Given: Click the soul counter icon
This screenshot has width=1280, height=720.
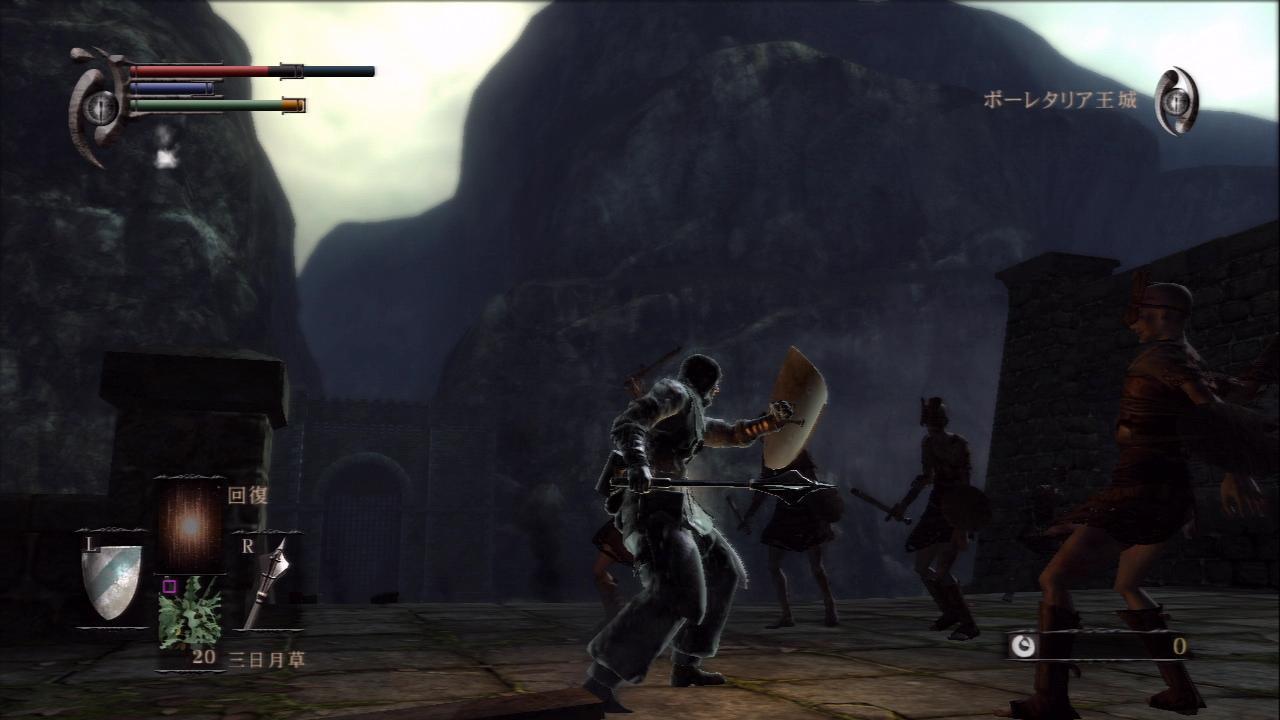Looking at the screenshot, I should pos(1023,646).
